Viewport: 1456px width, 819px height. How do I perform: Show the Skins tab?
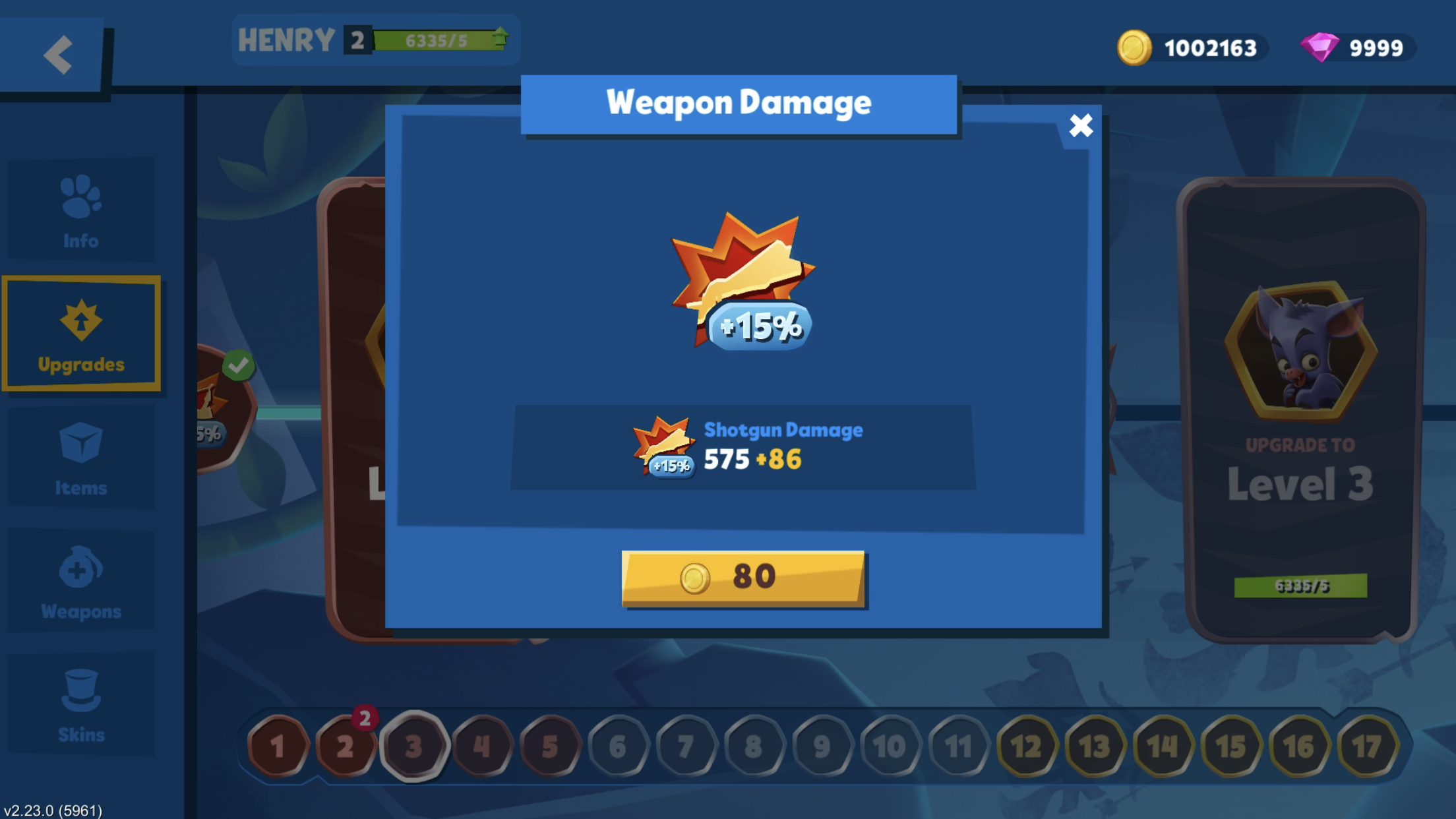click(x=81, y=705)
